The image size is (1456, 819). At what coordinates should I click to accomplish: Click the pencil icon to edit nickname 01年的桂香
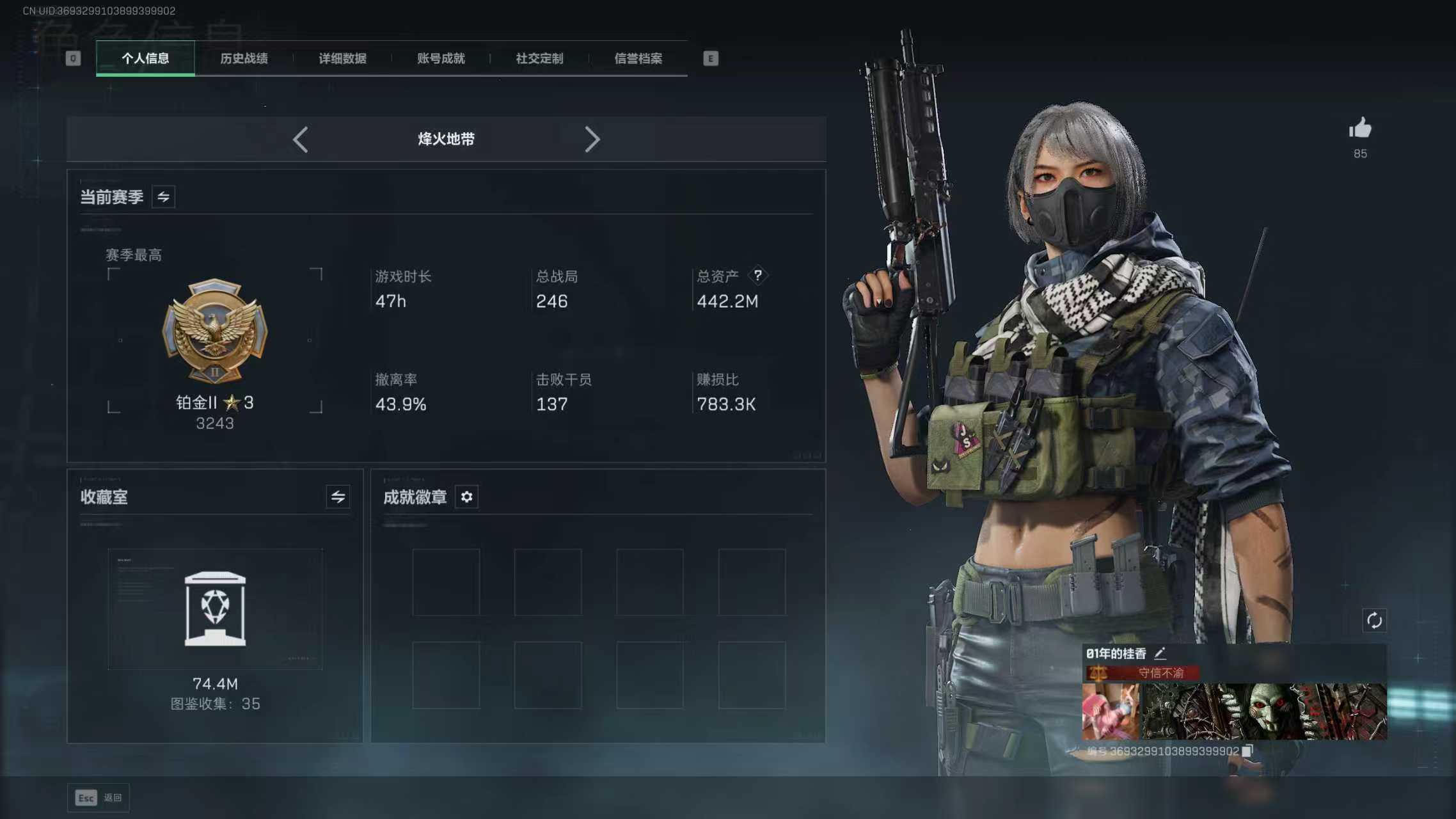pos(1160,653)
